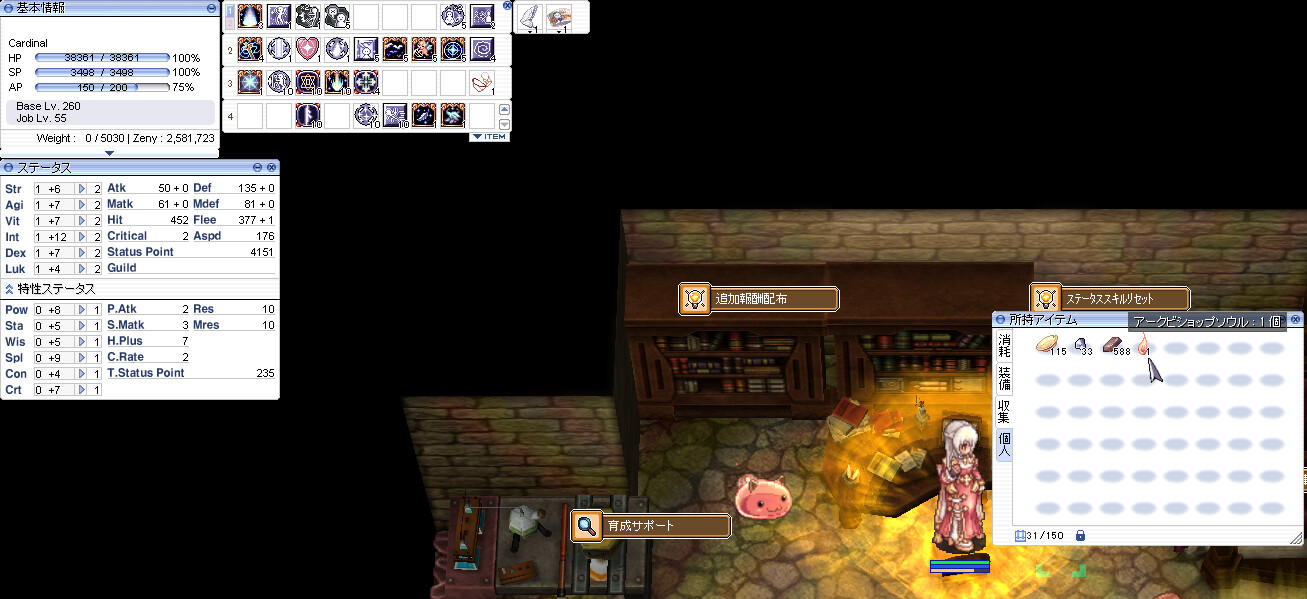Show the 個人 inventory tab
1307x599 pixels.
click(x=1004, y=444)
